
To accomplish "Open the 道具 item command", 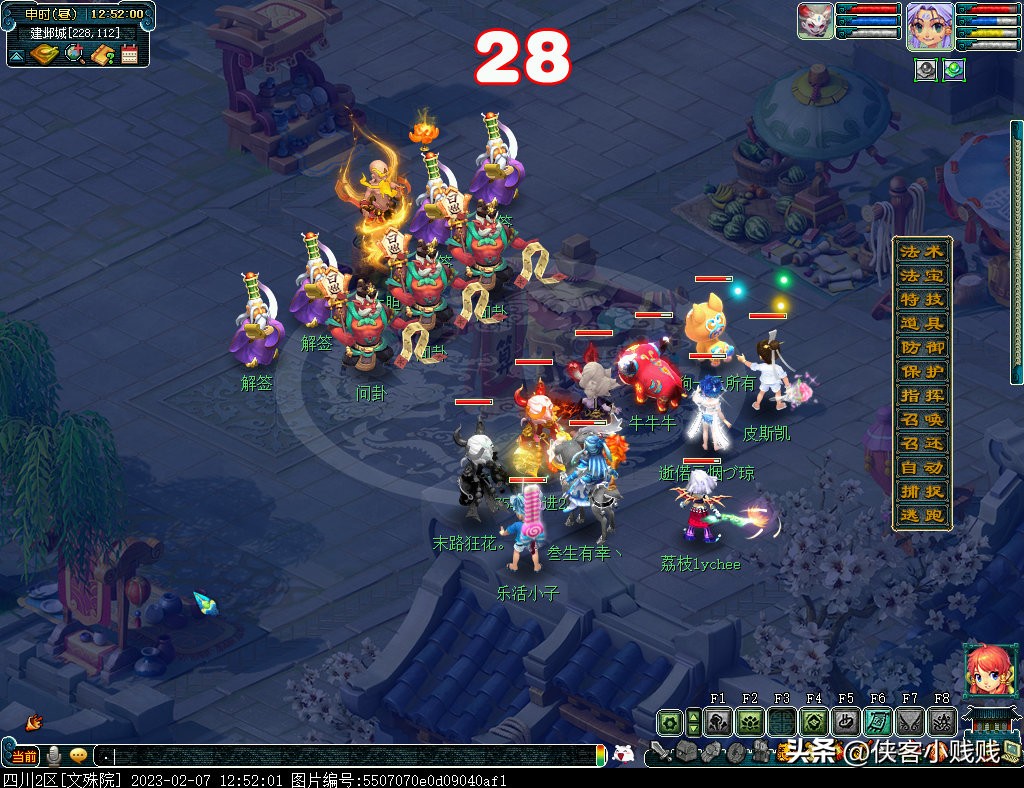I will [921, 324].
